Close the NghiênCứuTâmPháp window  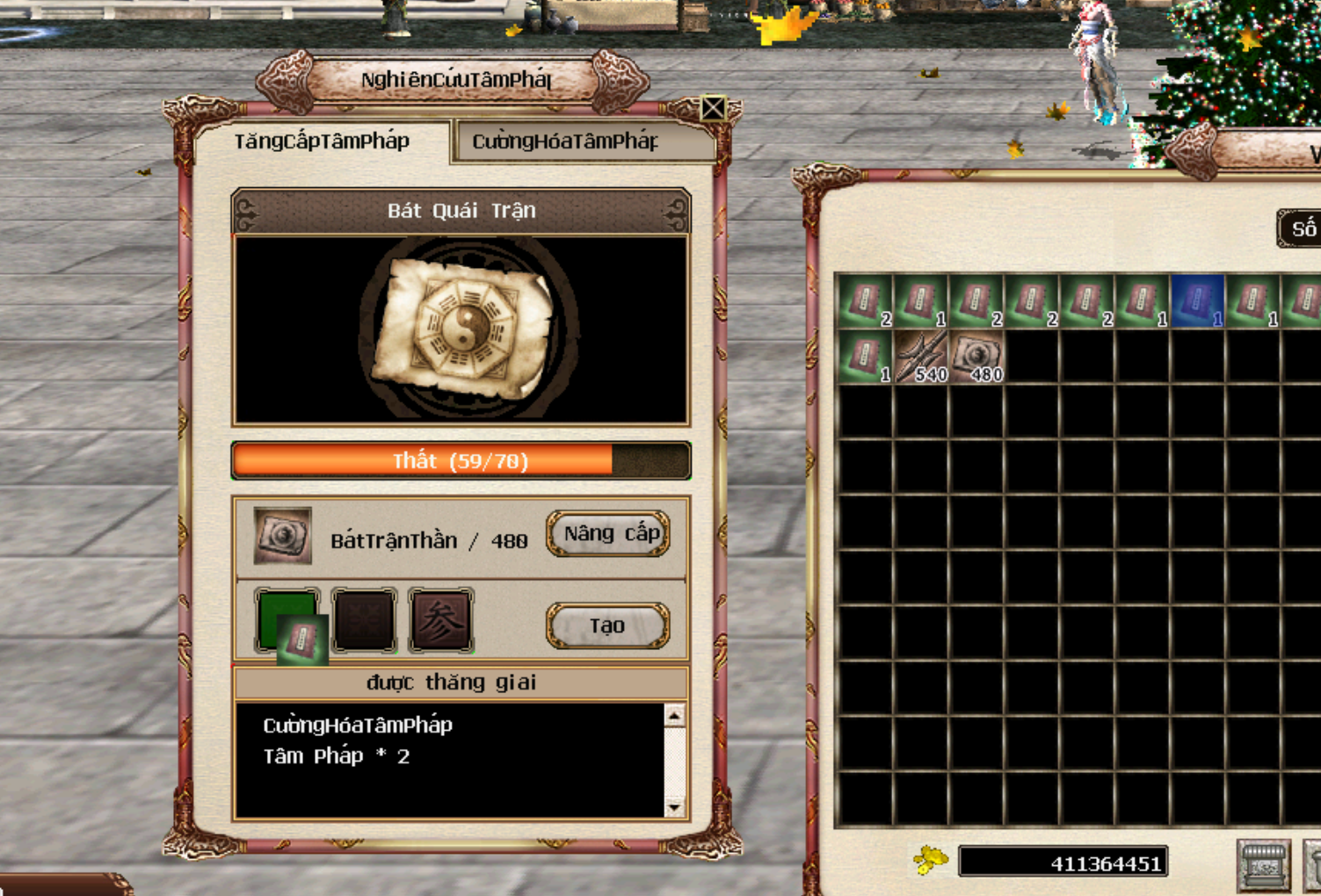(713, 108)
